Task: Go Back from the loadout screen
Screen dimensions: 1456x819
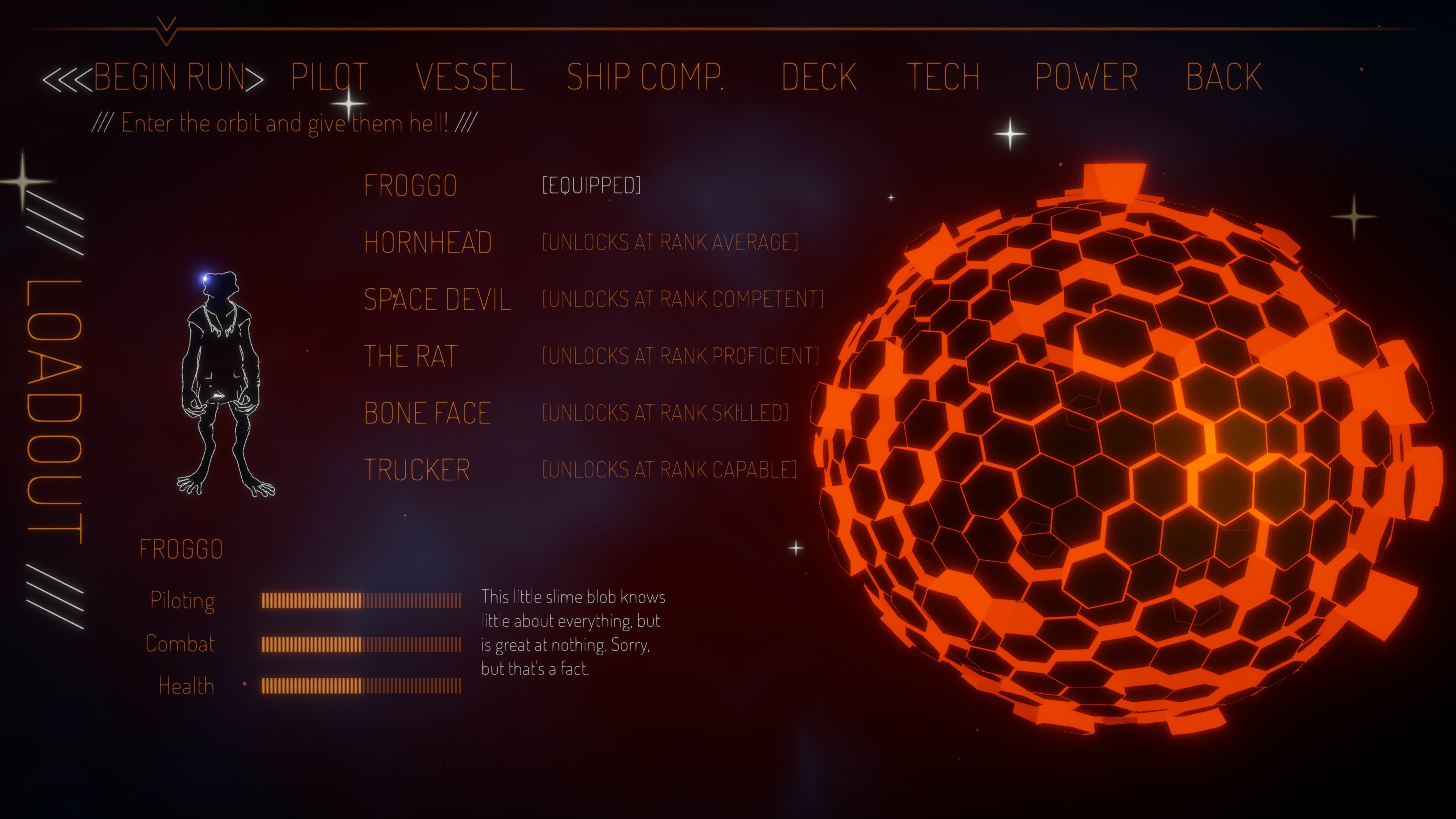Action: point(1224,77)
